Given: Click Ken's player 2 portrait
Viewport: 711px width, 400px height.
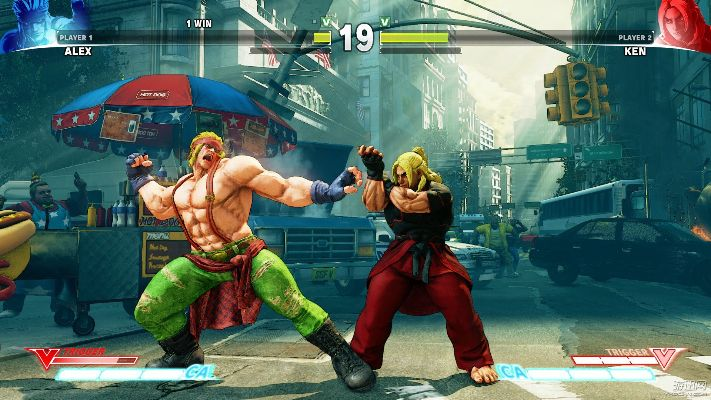Looking at the screenshot, I should pyautogui.click(x=680, y=20).
